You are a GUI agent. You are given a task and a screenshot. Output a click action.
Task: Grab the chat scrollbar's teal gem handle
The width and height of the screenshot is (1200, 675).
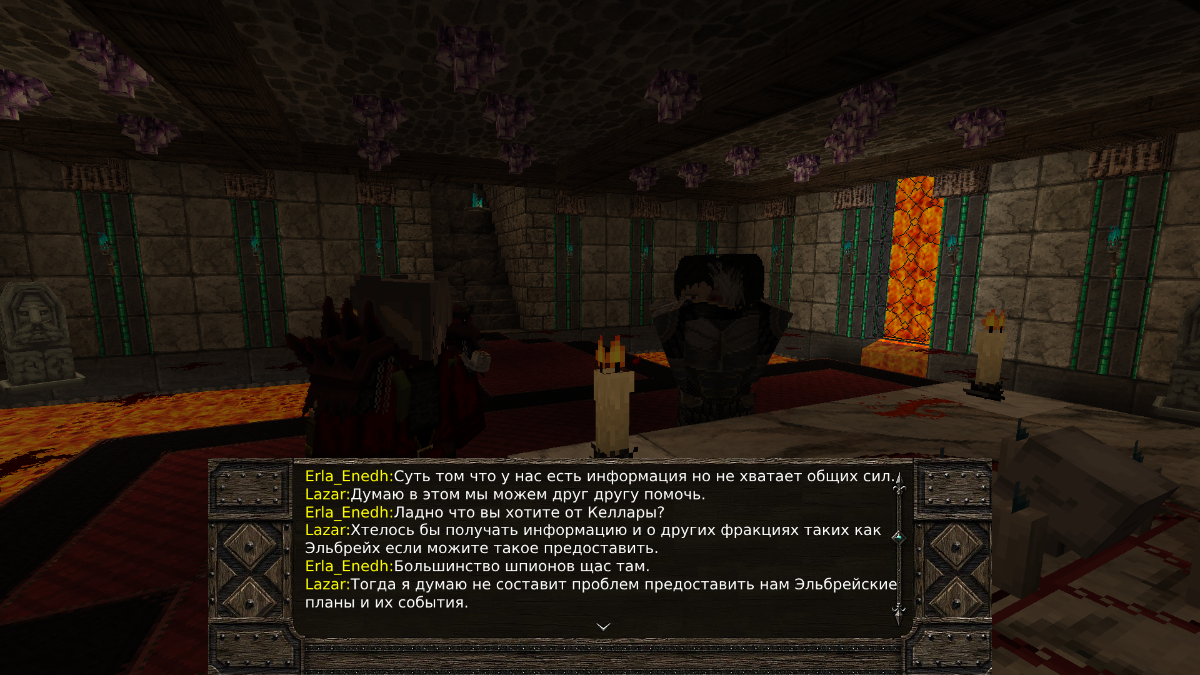pyautogui.click(x=898, y=537)
